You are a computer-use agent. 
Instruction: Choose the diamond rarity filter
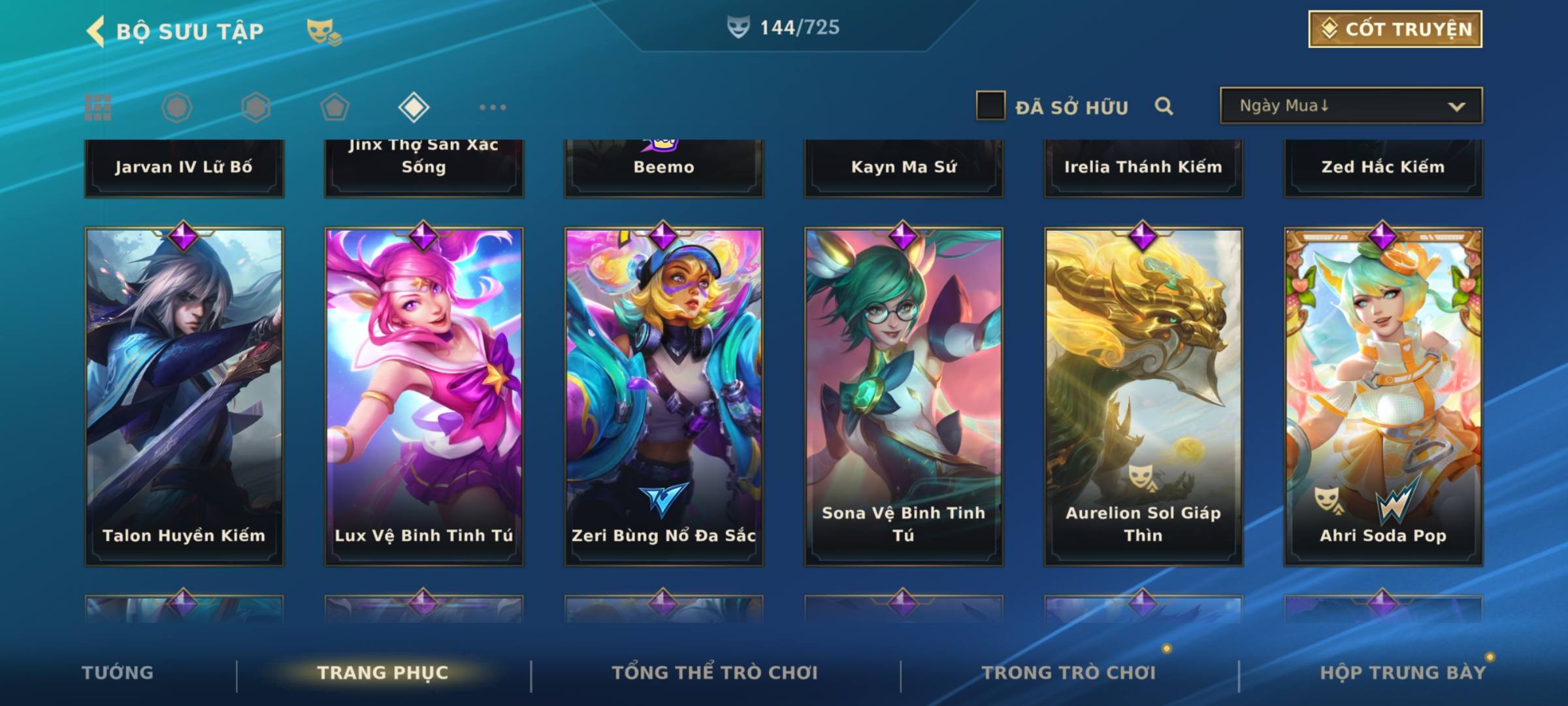(414, 107)
